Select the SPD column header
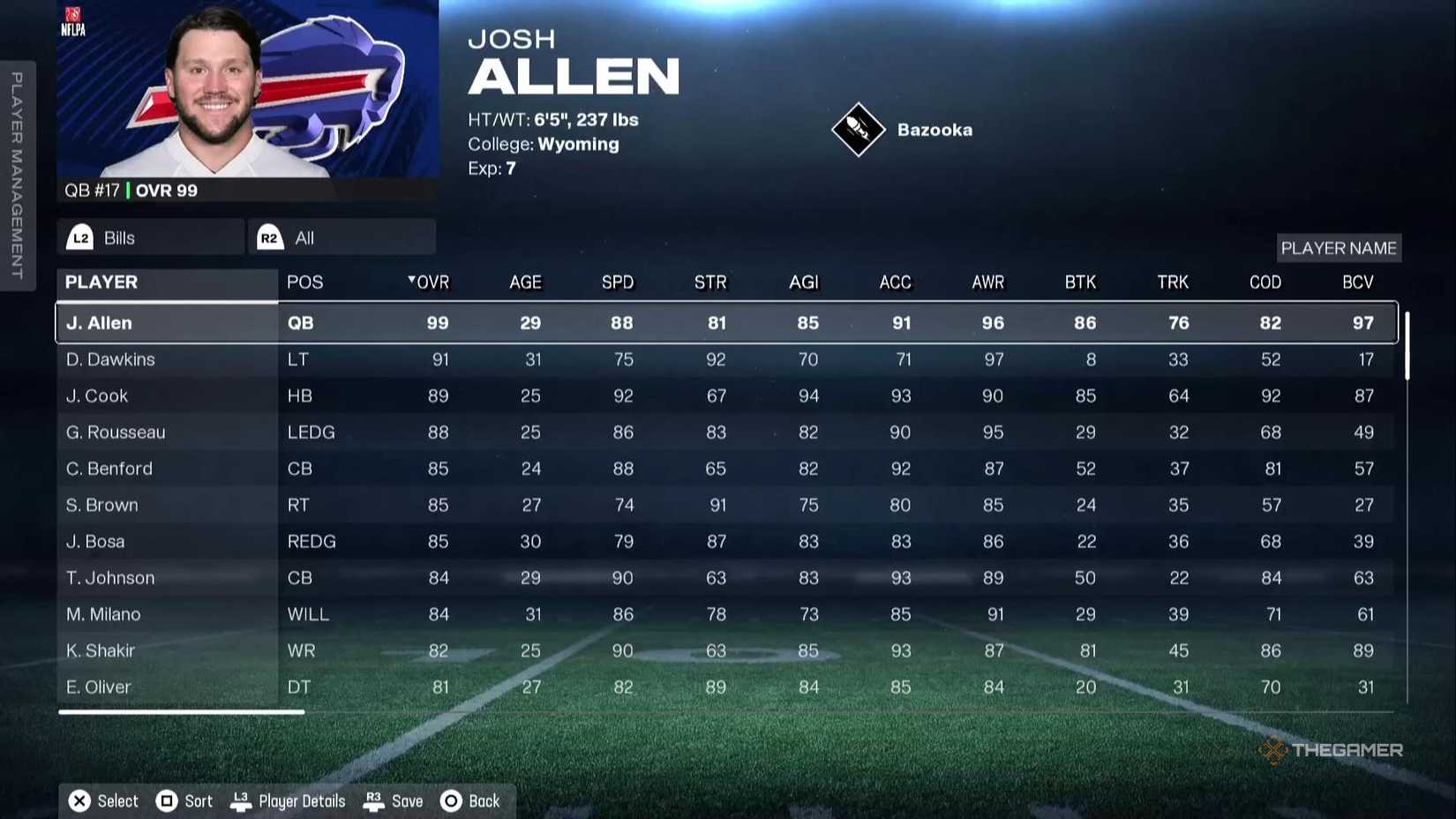Image resolution: width=1456 pixels, height=819 pixels. 618,282
